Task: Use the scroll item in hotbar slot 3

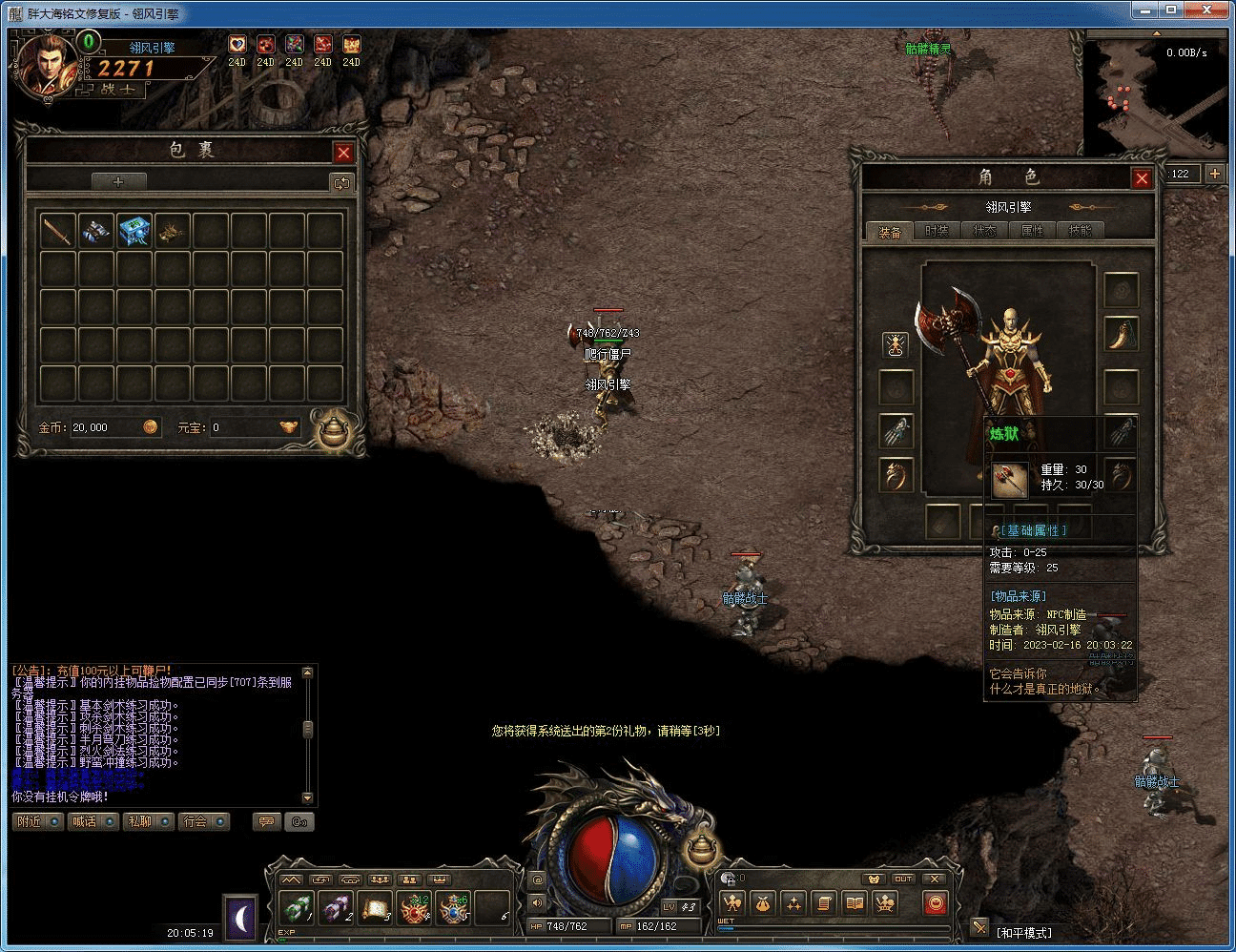Action: click(376, 908)
